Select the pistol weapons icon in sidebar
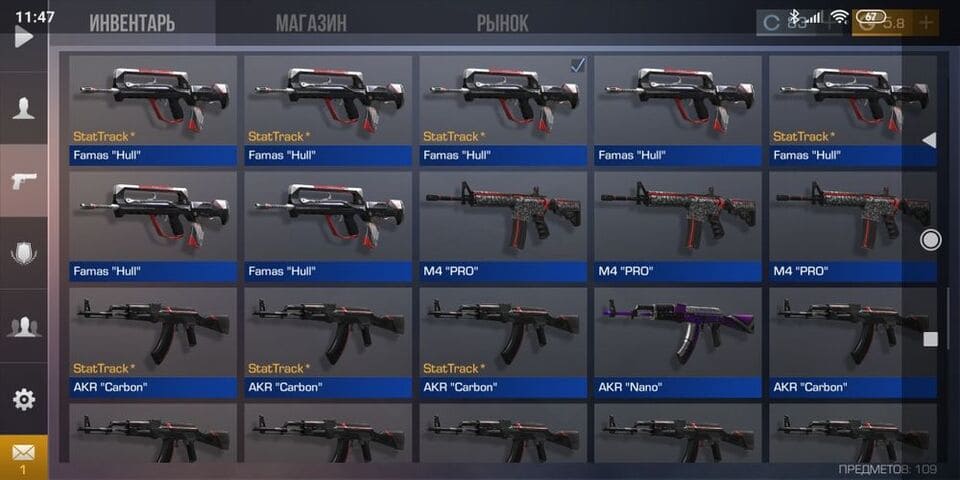This screenshot has width=960, height=480. coord(23,180)
